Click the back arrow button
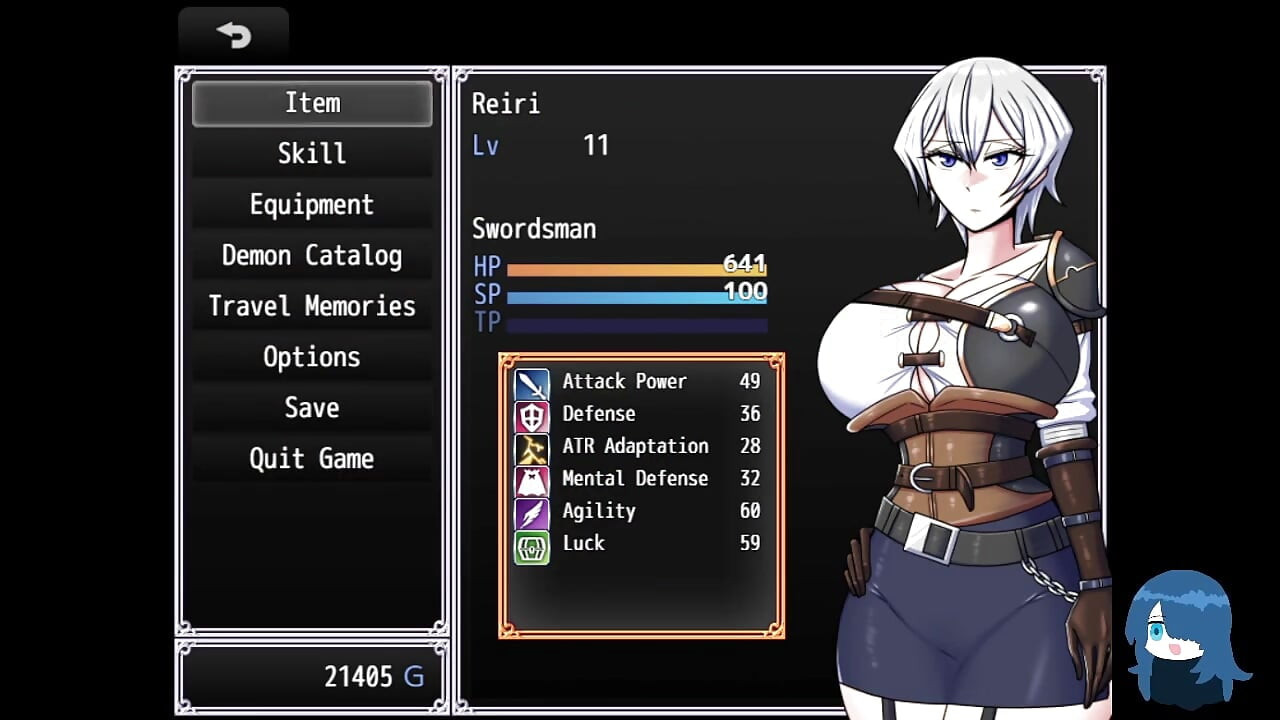Image resolution: width=1280 pixels, height=720 pixels. coord(234,35)
